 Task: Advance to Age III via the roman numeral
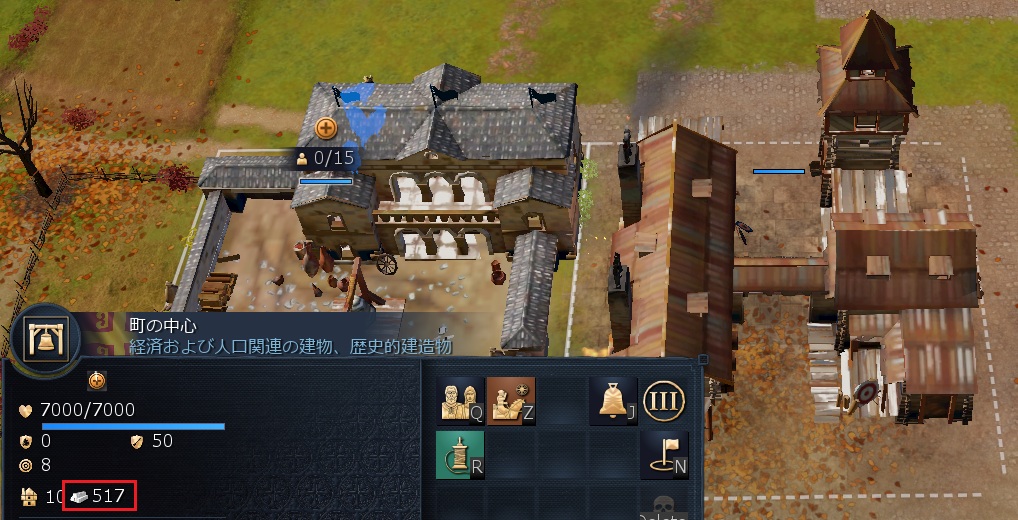click(662, 400)
